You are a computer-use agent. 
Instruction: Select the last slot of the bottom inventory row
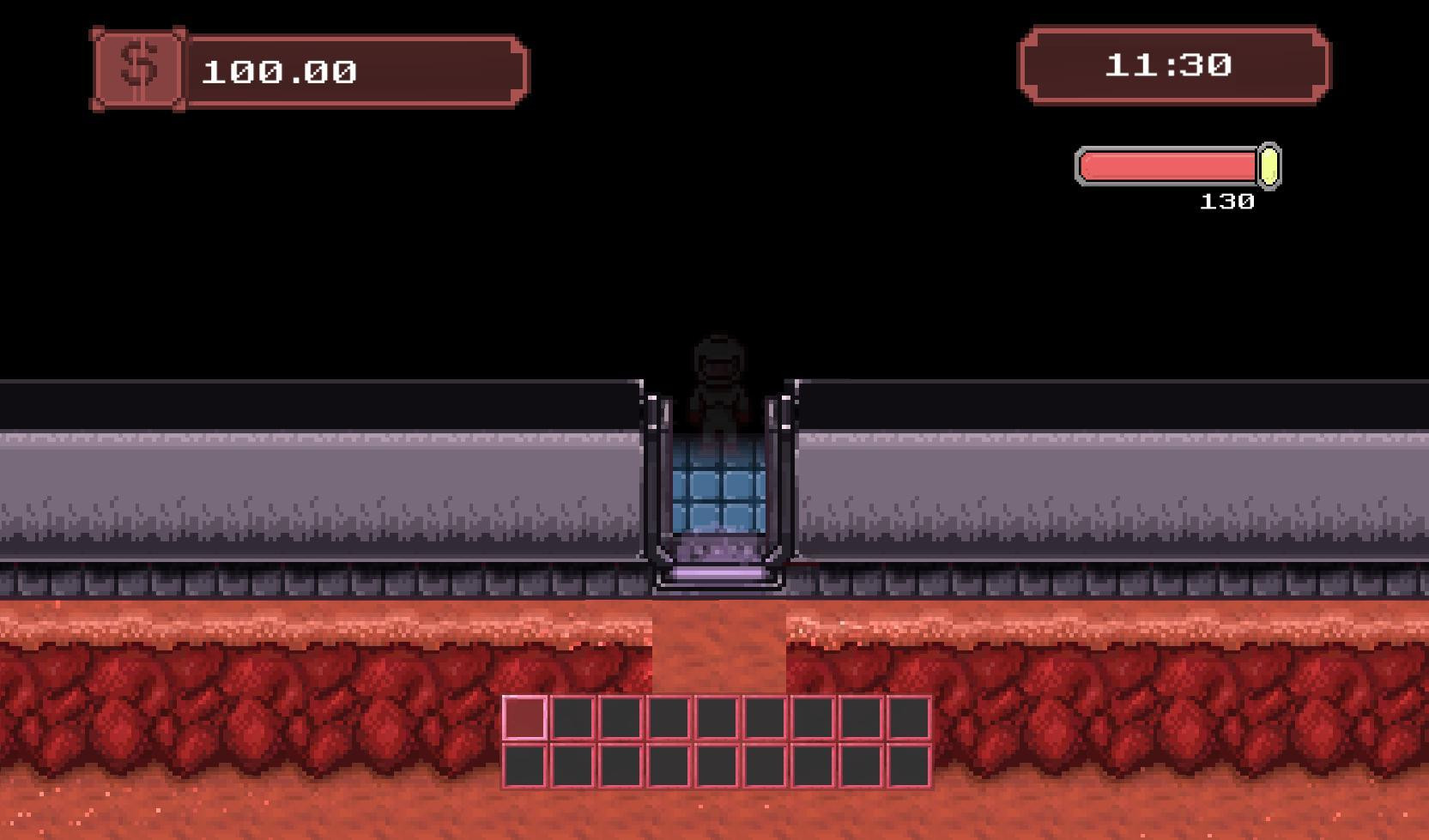[910, 766]
